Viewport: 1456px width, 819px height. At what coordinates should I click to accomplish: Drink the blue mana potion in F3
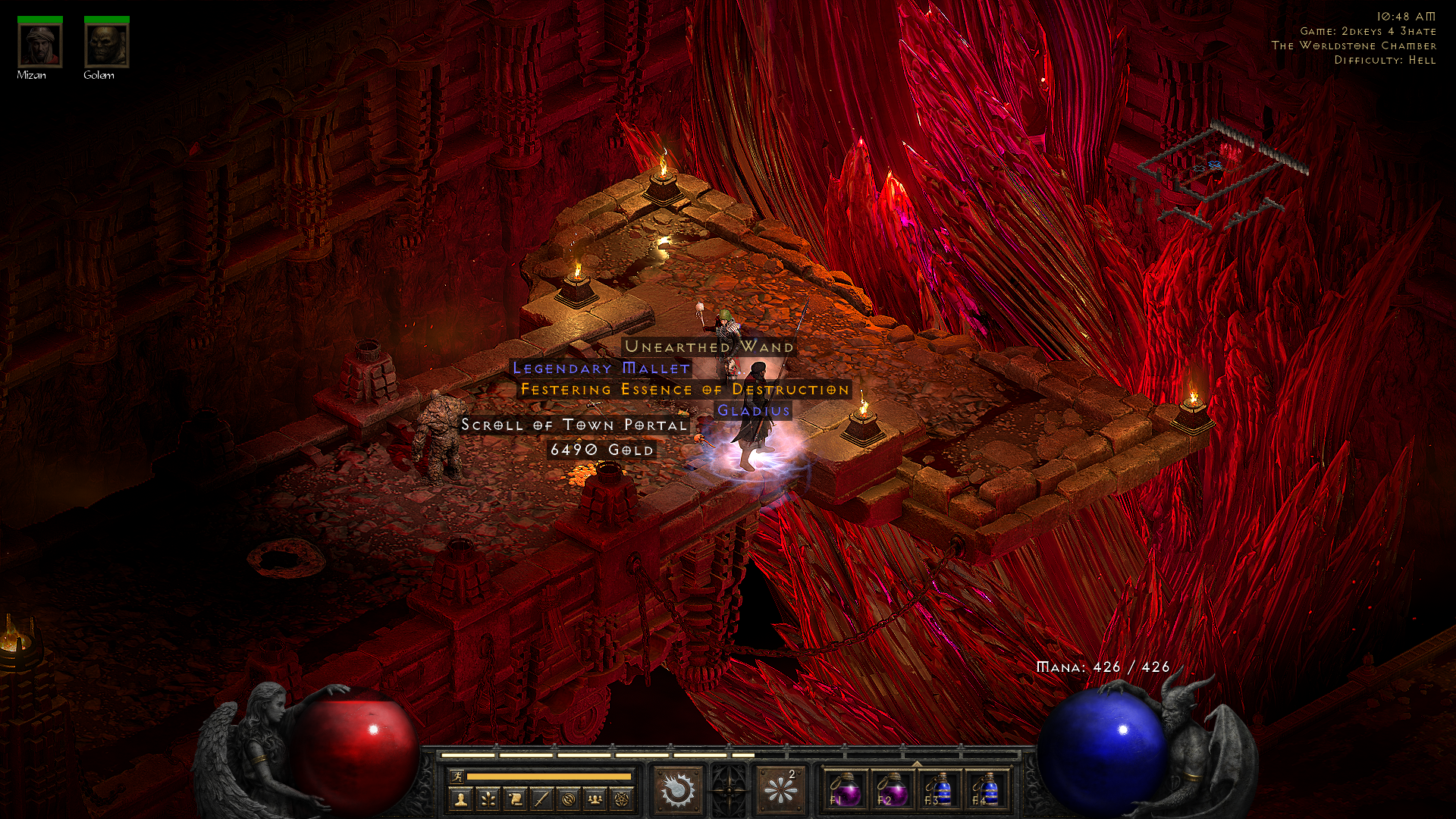(x=940, y=790)
